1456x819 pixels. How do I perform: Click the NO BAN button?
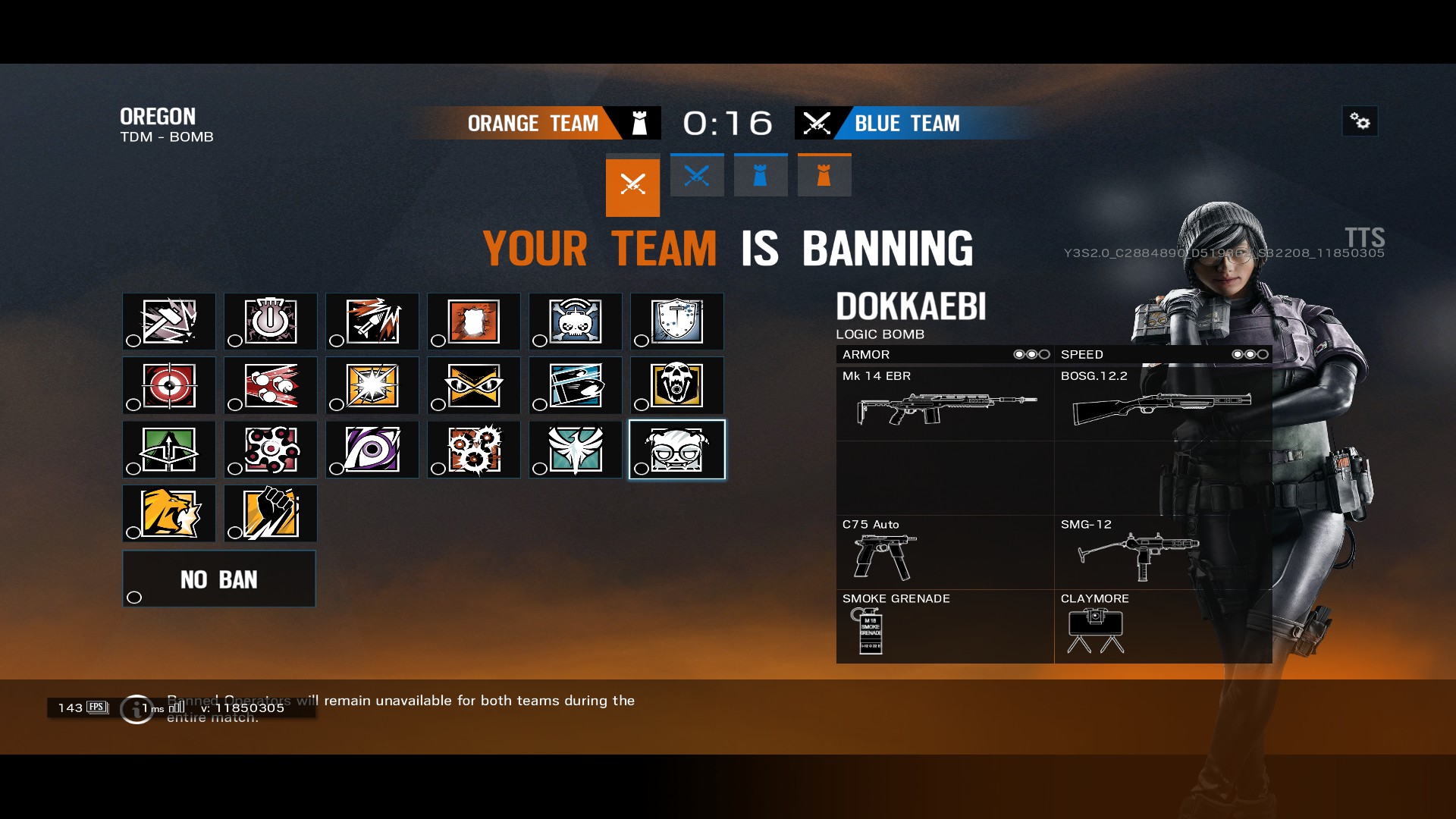[219, 579]
